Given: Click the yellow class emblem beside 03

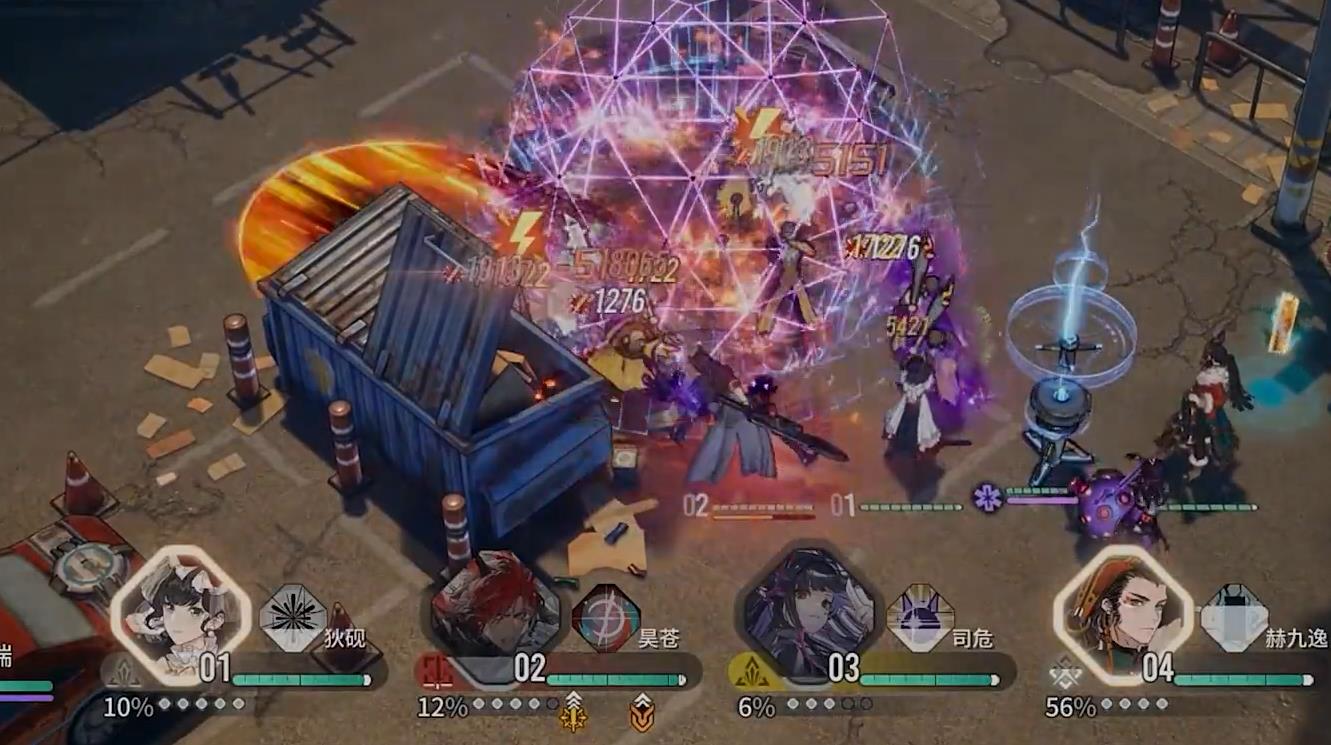Looking at the screenshot, I should [751, 671].
